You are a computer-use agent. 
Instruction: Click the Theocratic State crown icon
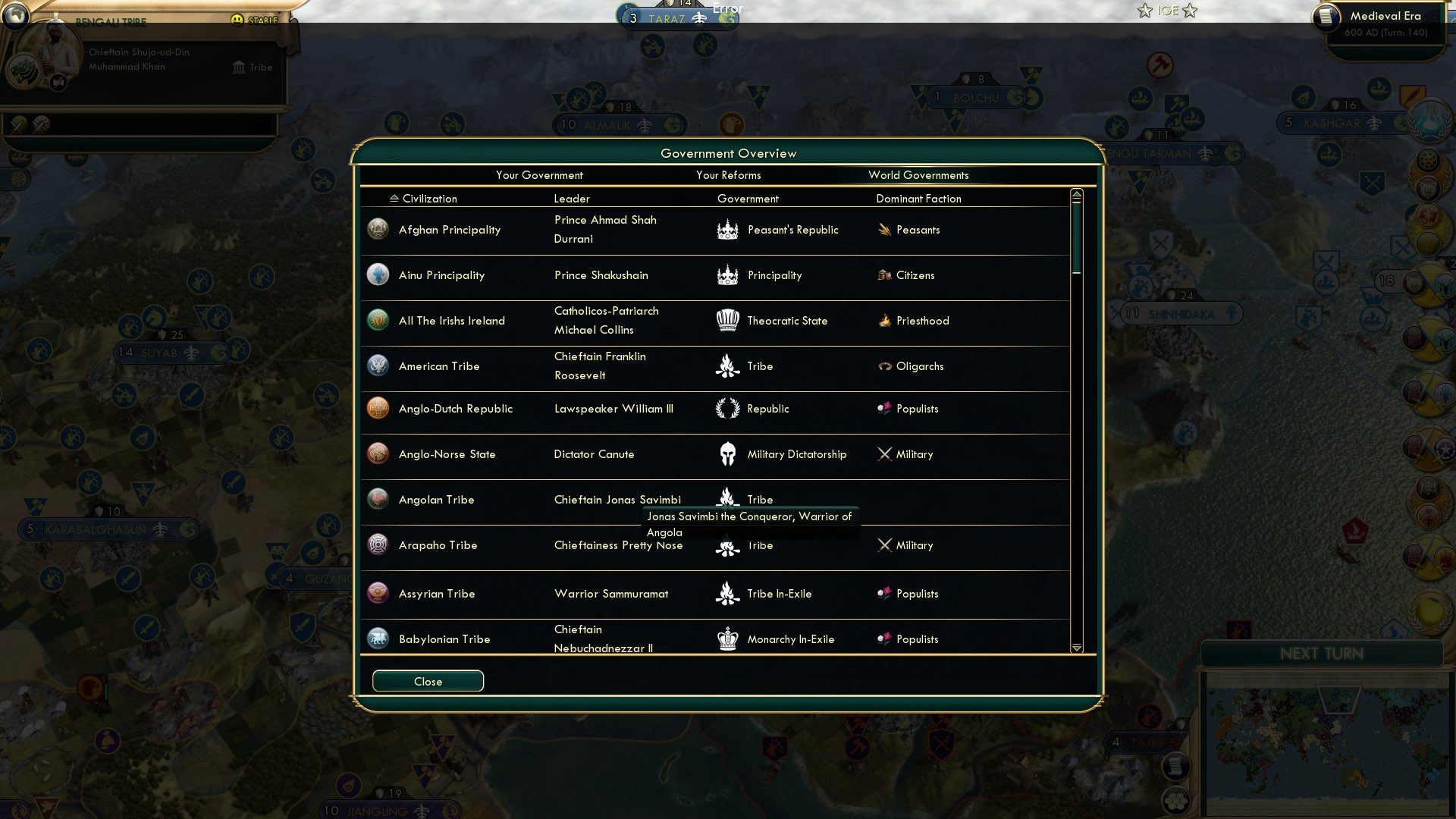[x=726, y=320]
